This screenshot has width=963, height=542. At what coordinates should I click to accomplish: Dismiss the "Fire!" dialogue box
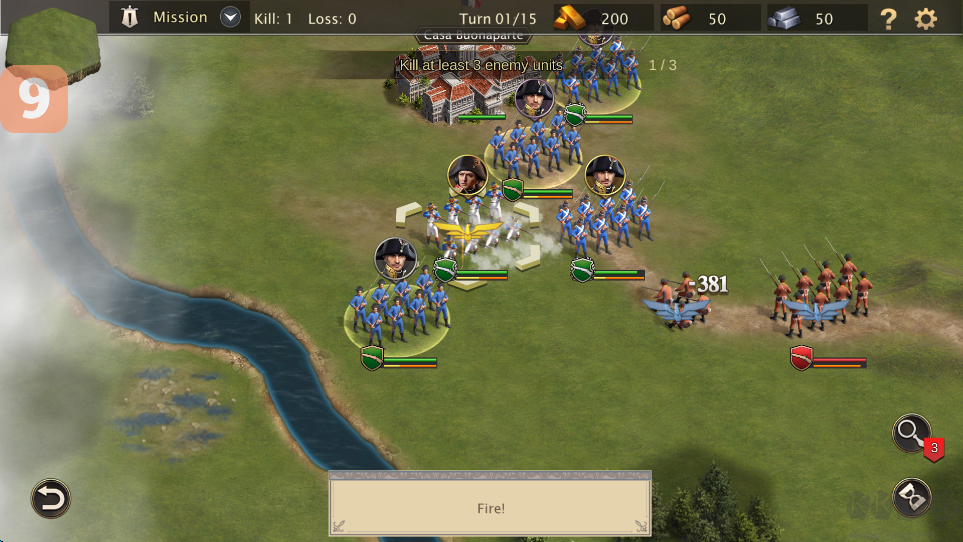click(490, 507)
